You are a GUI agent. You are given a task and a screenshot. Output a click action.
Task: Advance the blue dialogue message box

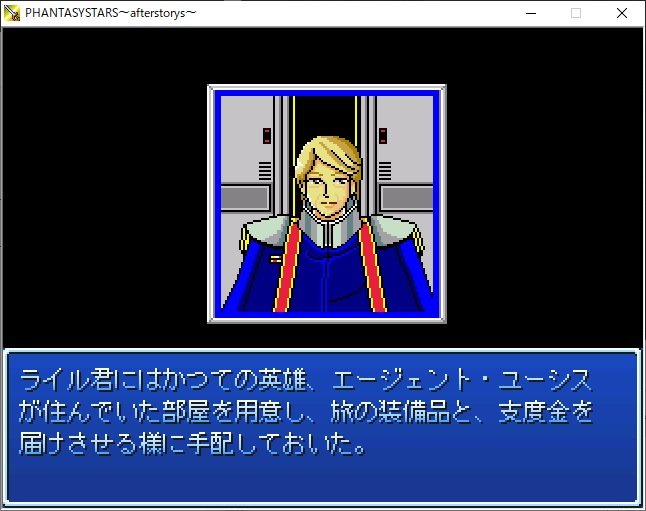point(322,427)
